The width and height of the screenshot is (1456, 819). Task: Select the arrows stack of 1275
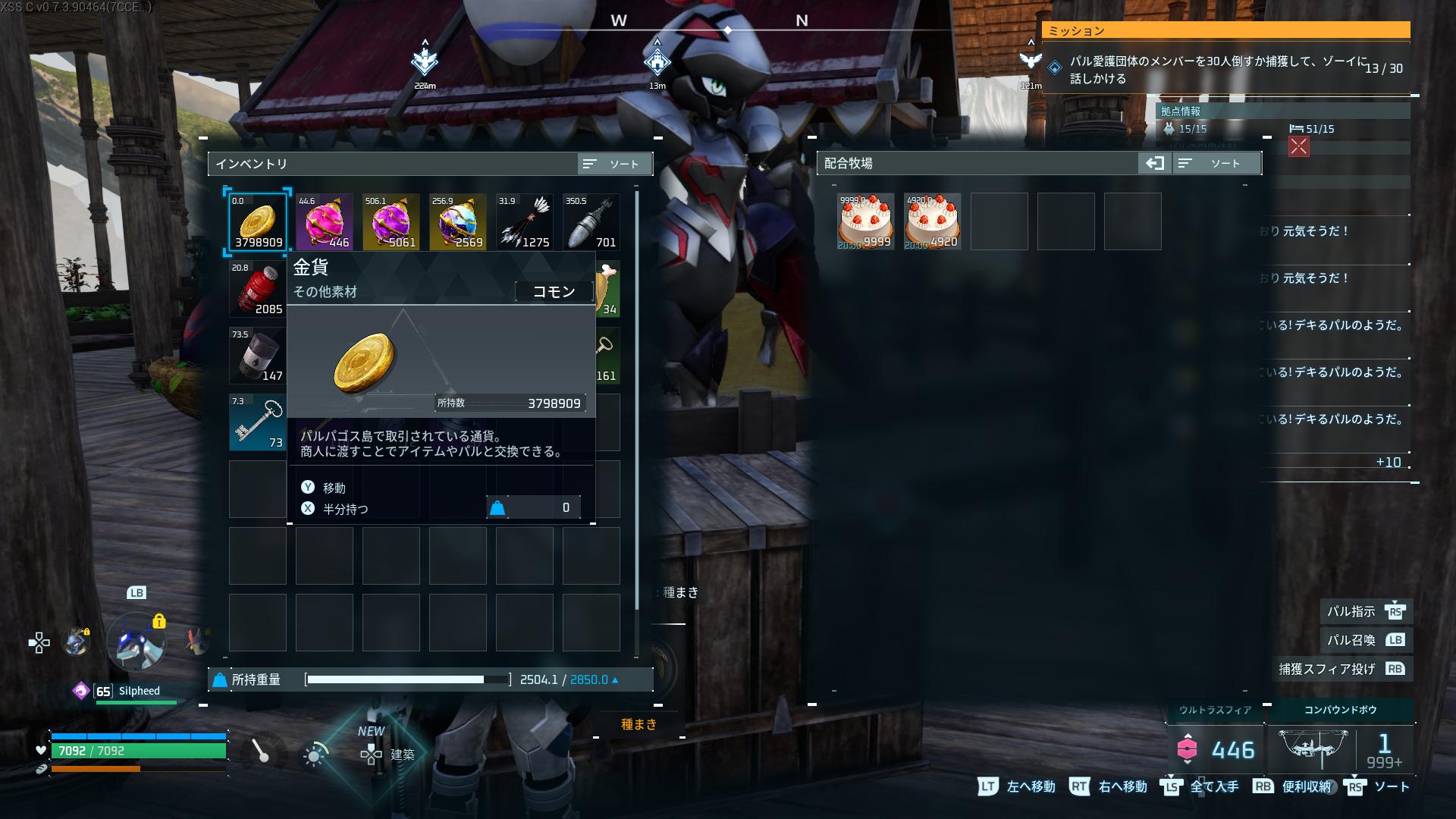[525, 221]
